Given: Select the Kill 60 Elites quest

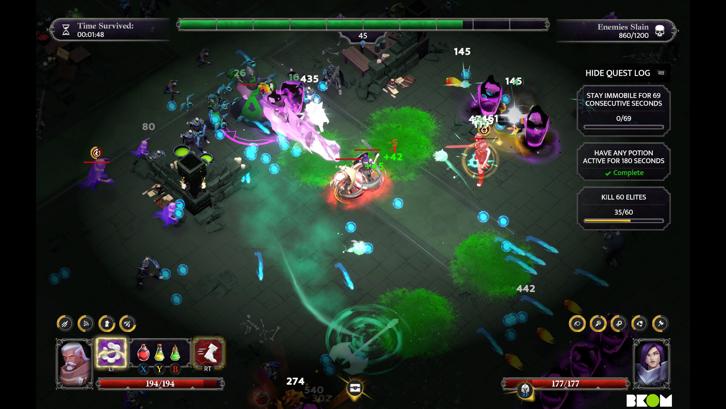Looking at the screenshot, I should coord(623,207).
